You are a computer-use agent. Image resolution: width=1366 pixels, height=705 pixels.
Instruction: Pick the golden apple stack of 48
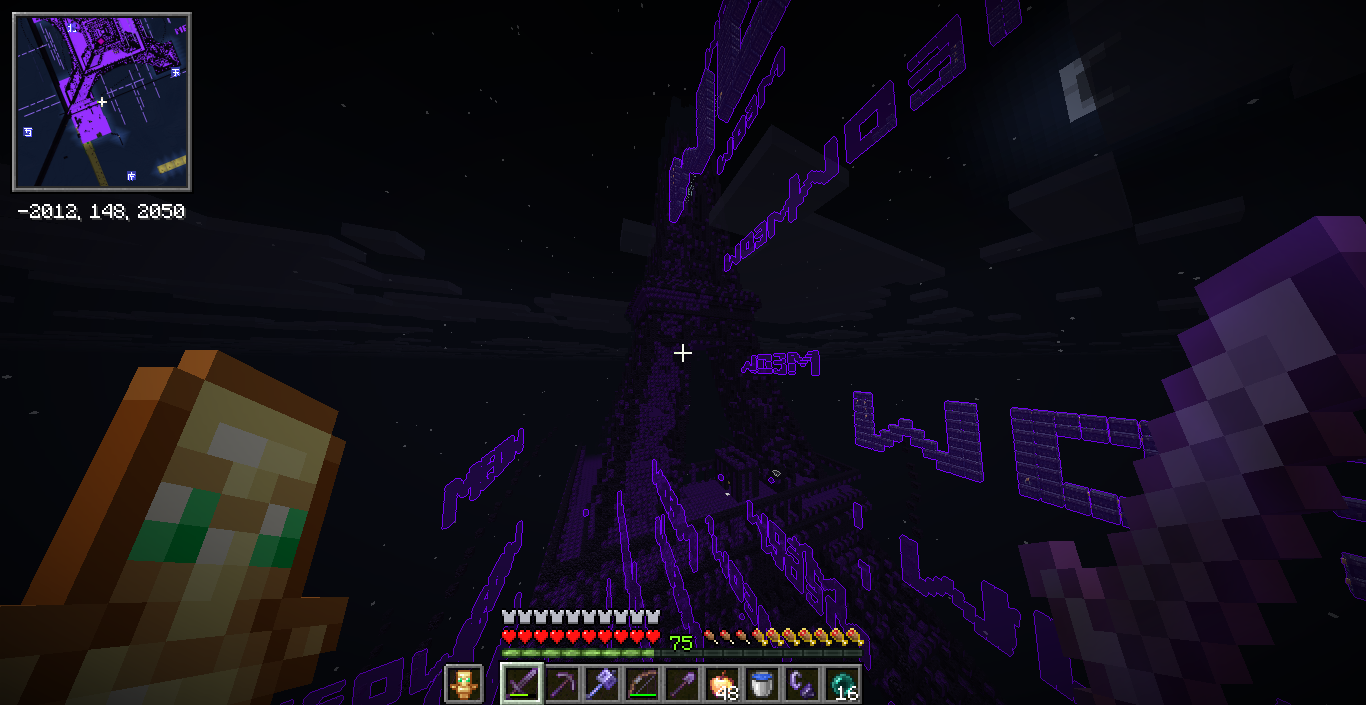pyautogui.click(x=722, y=684)
